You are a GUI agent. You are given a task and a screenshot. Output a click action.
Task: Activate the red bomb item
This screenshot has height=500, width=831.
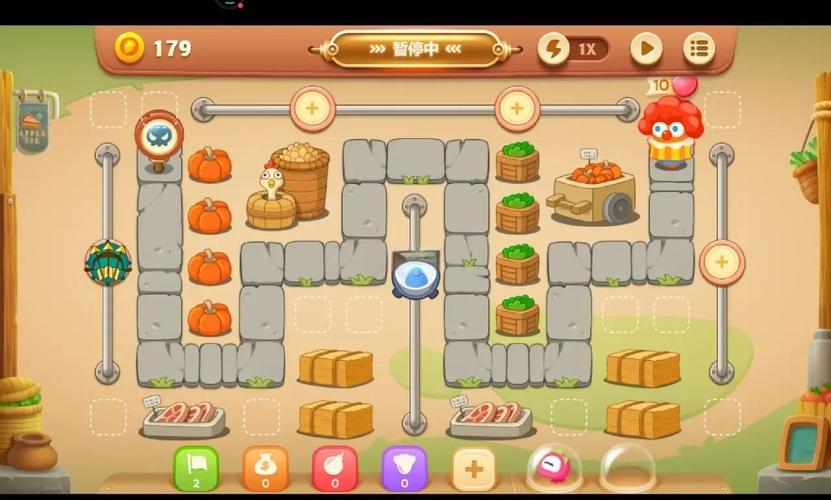335,468
